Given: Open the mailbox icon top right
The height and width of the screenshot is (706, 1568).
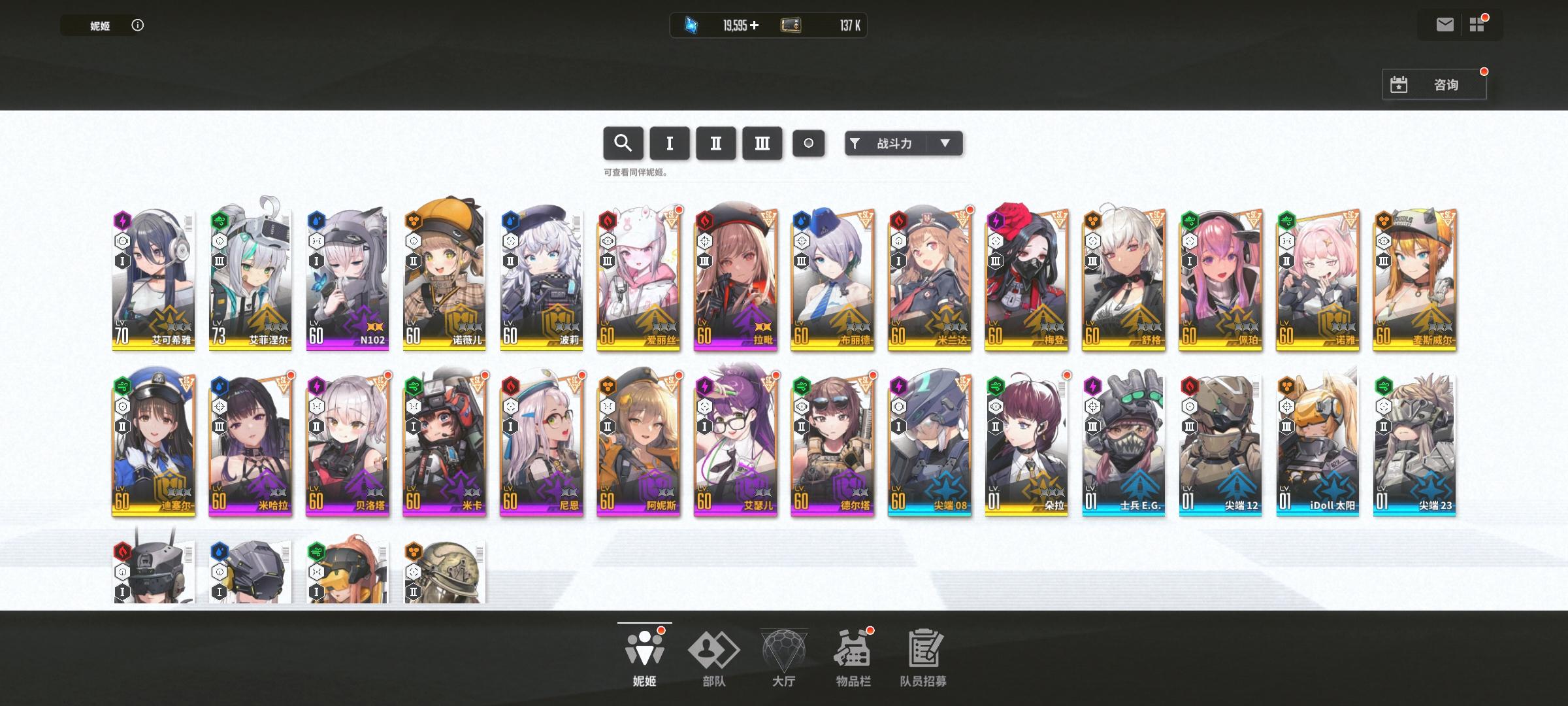Looking at the screenshot, I should [x=1444, y=24].
